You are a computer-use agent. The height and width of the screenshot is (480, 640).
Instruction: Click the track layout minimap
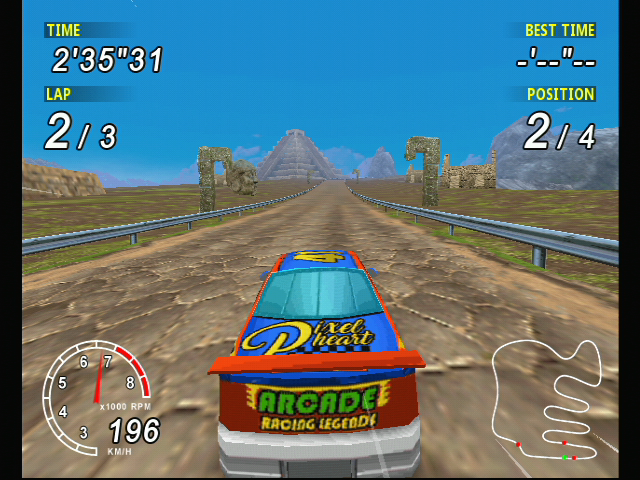pos(548,400)
